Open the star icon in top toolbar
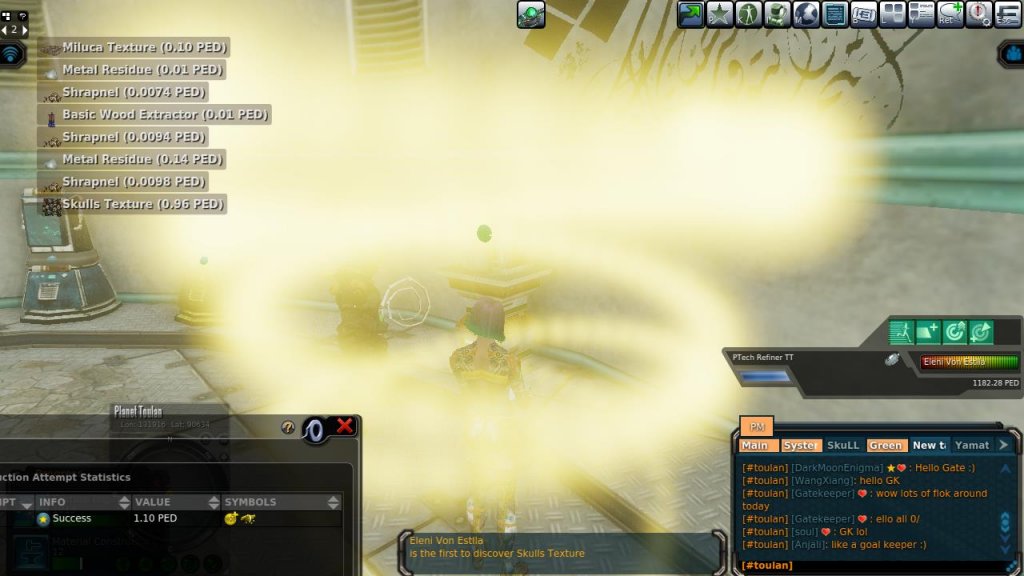Screen dimensions: 1024x576 pyautogui.click(x=719, y=14)
